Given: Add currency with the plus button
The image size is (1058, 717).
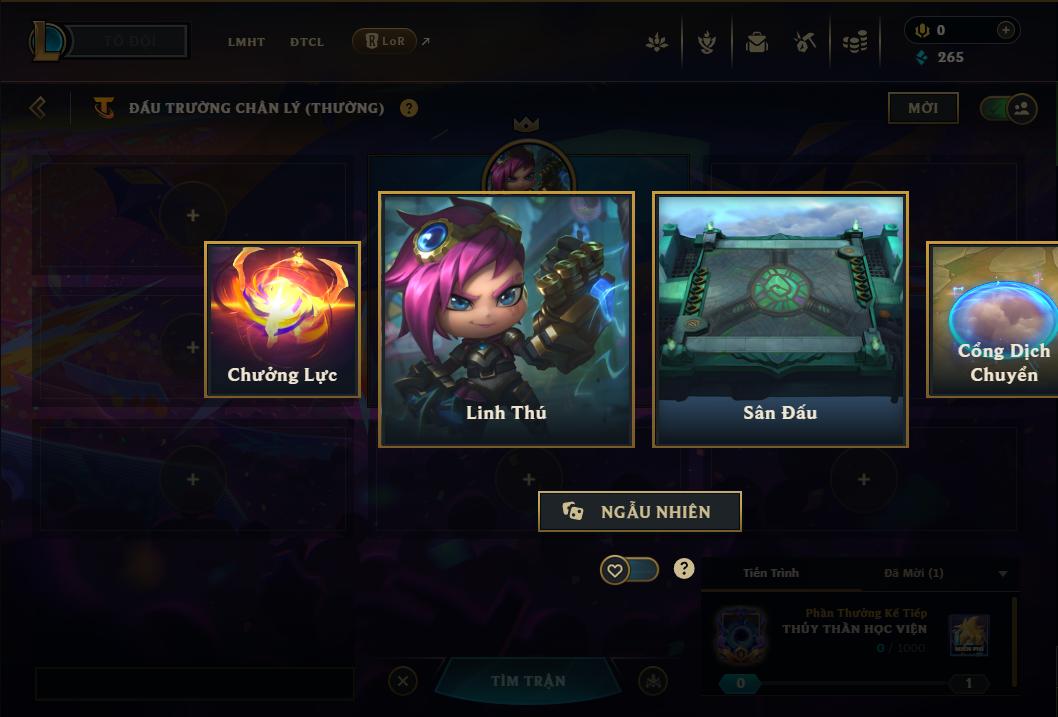Looking at the screenshot, I should [x=1005, y=31].
